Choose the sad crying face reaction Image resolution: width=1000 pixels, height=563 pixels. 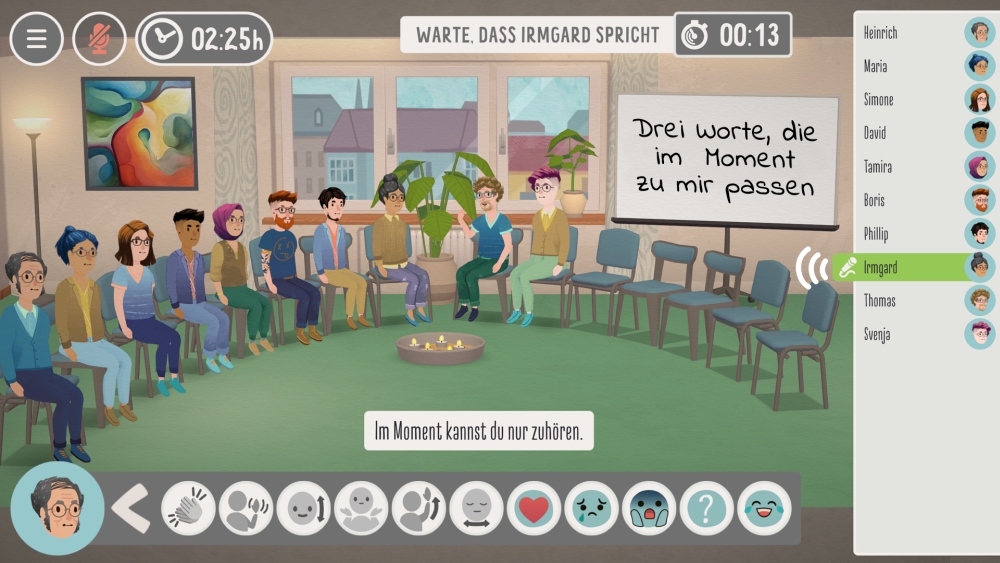591,508
